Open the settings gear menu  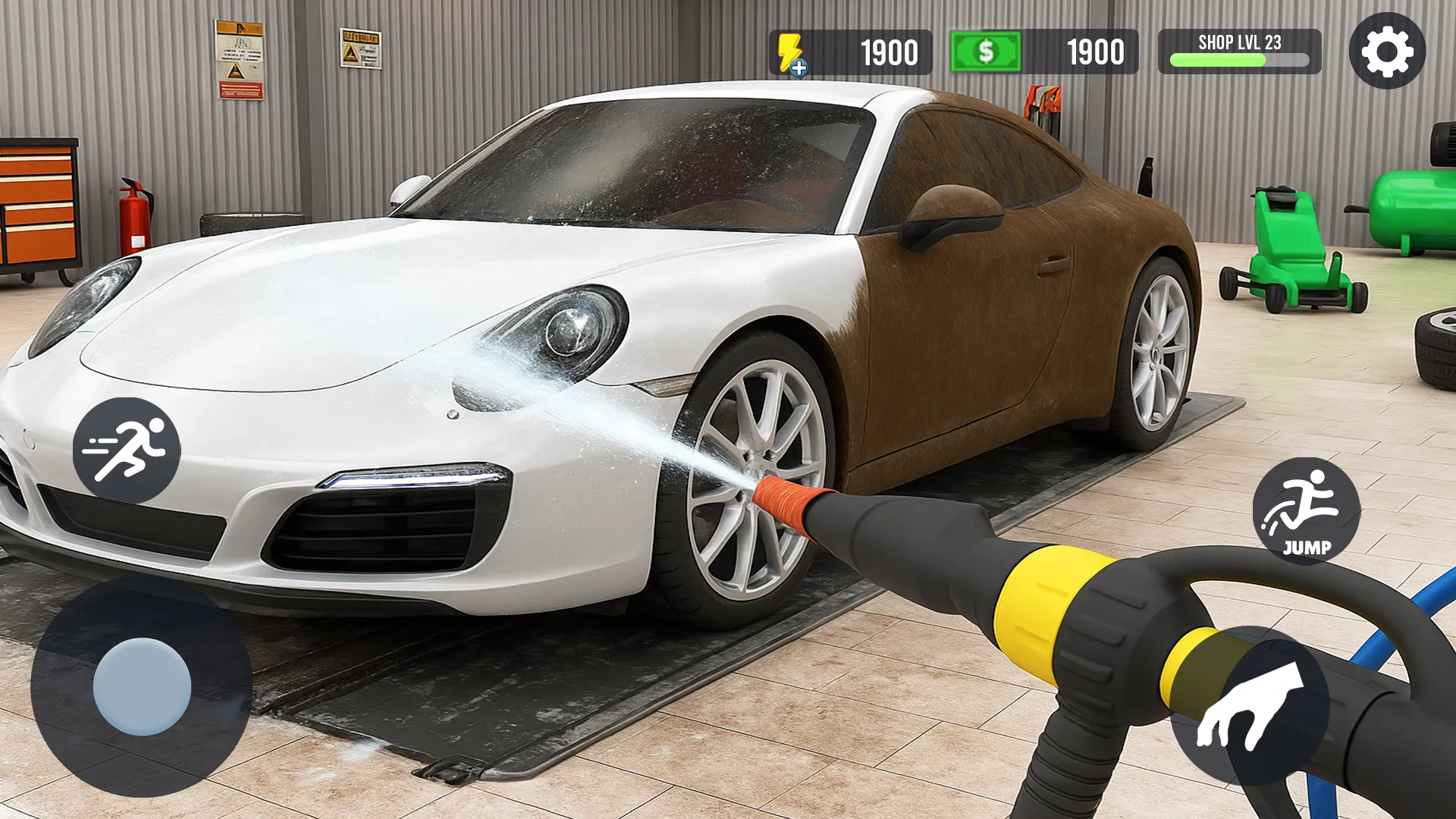[x=1387, y=52]
